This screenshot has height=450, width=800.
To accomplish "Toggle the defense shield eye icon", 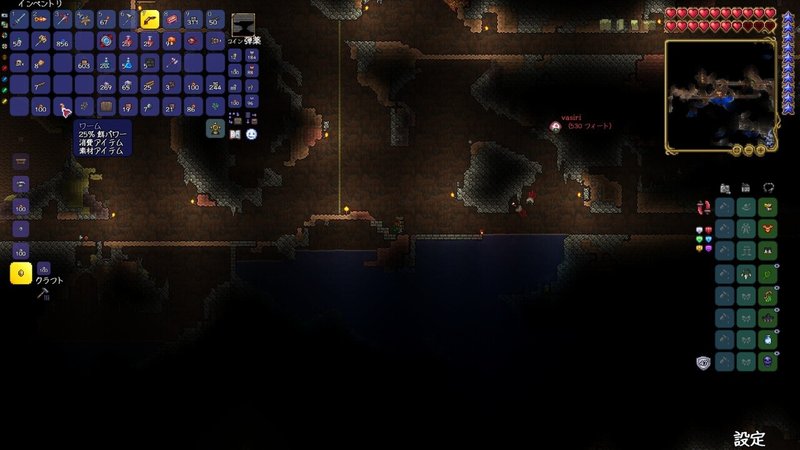I will 702,361.
